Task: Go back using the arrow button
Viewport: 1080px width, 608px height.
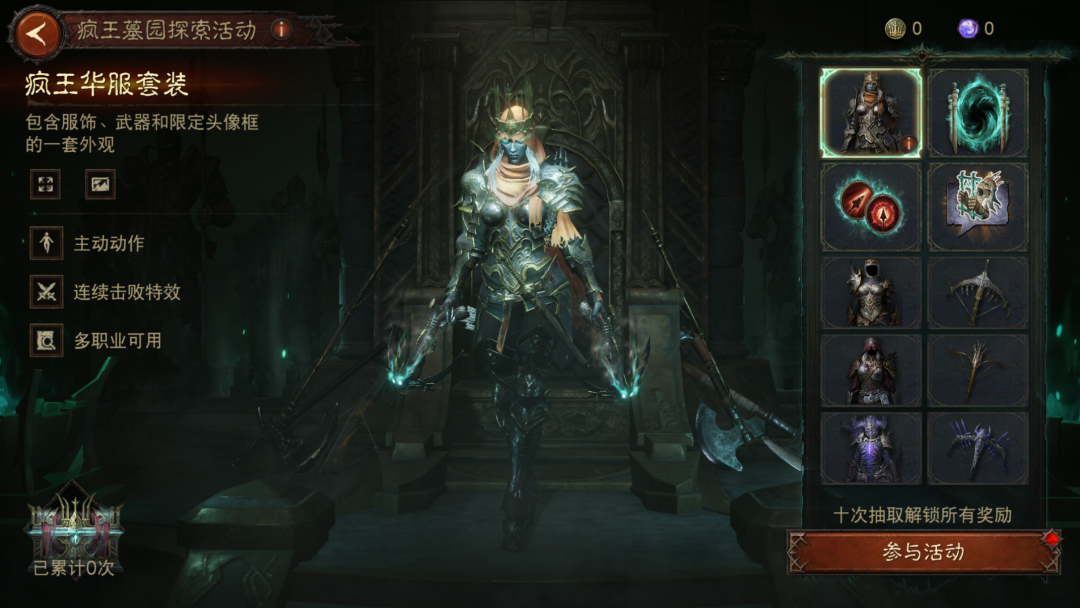Action: [x=37, y=32]
